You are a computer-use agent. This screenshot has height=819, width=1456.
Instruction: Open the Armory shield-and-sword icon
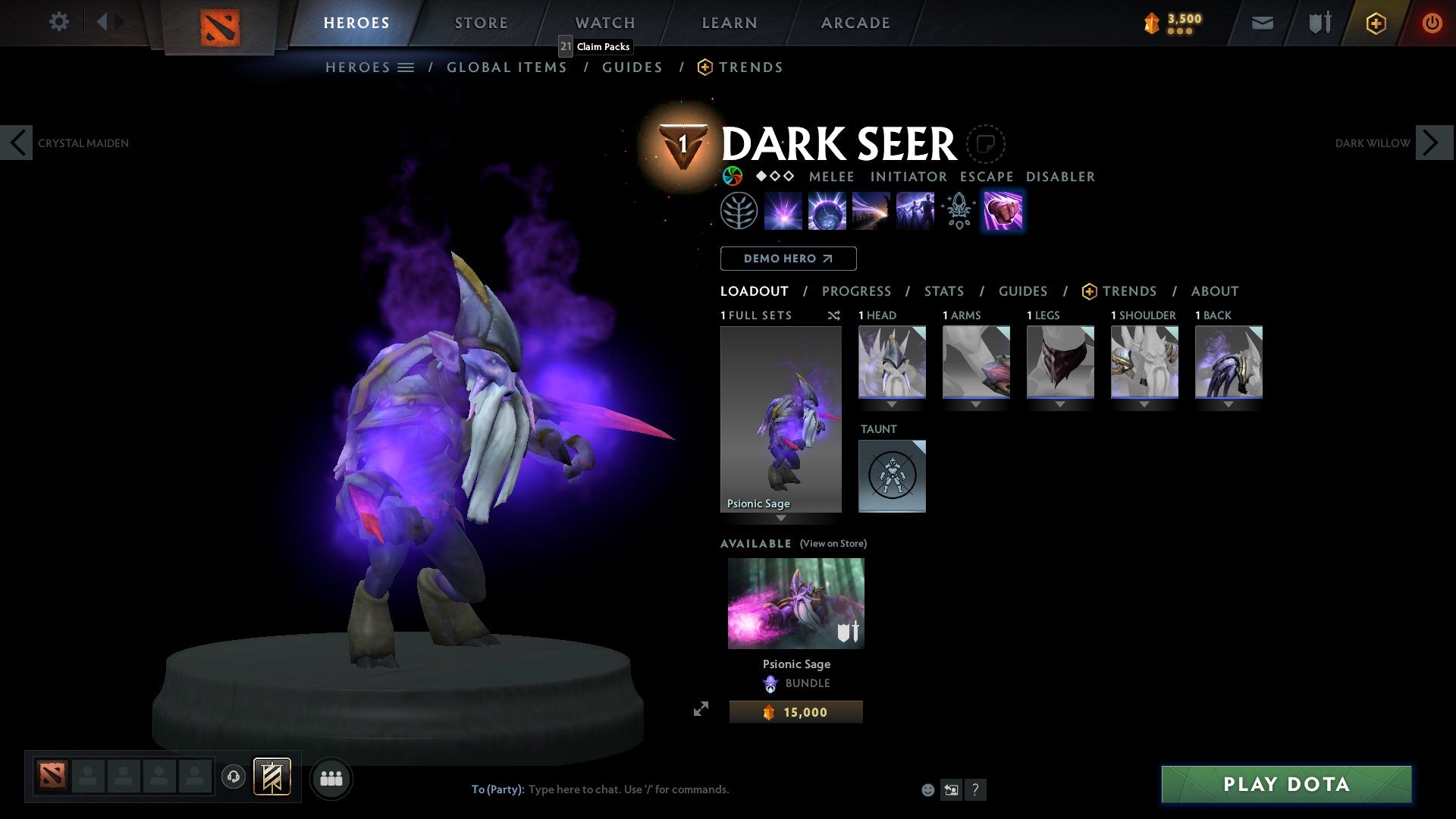pyautogui.click(x=1318, y=23)
